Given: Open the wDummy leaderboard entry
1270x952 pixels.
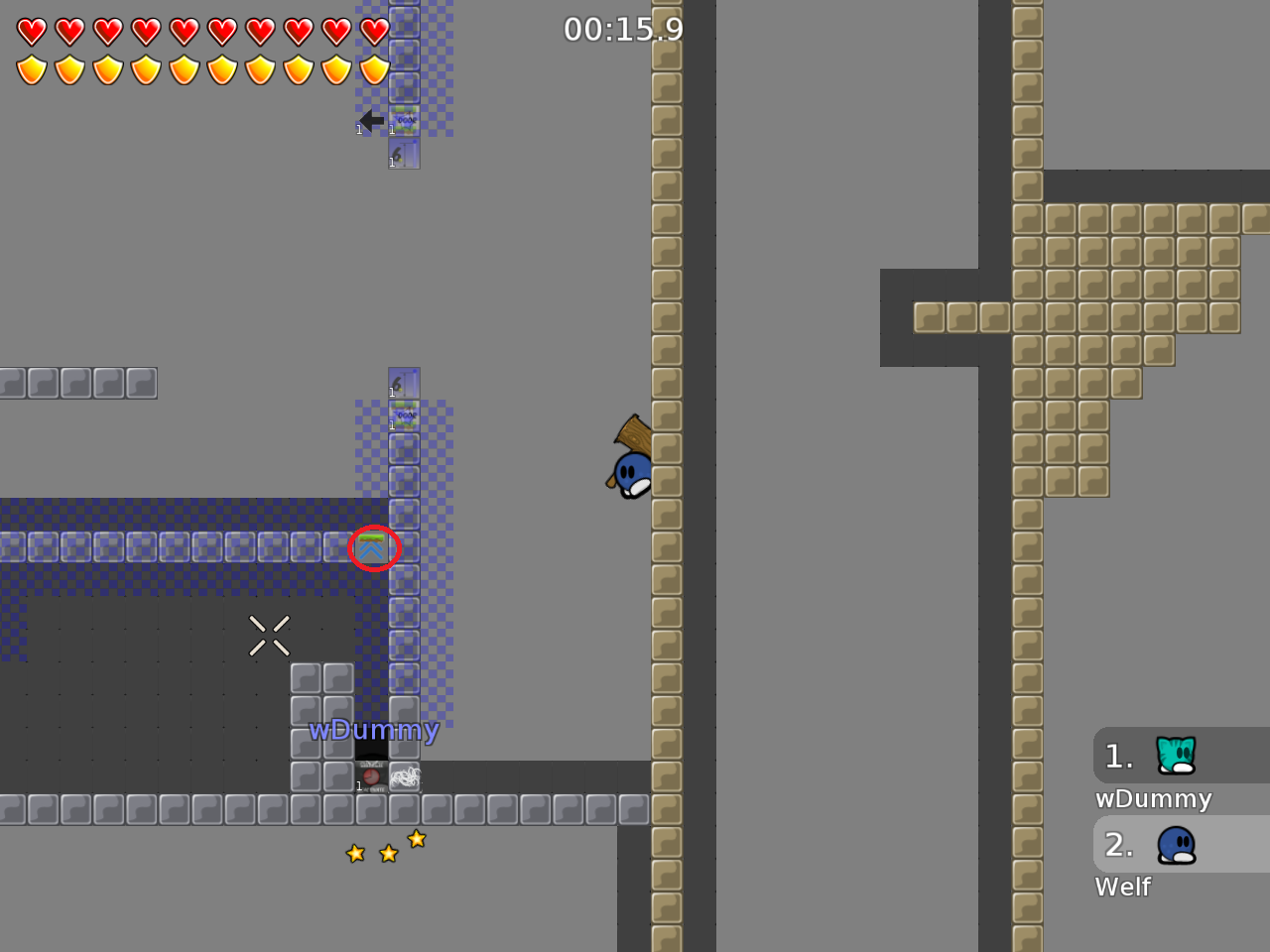Looking at the screenshot, I should click(x=1152, y=798).
